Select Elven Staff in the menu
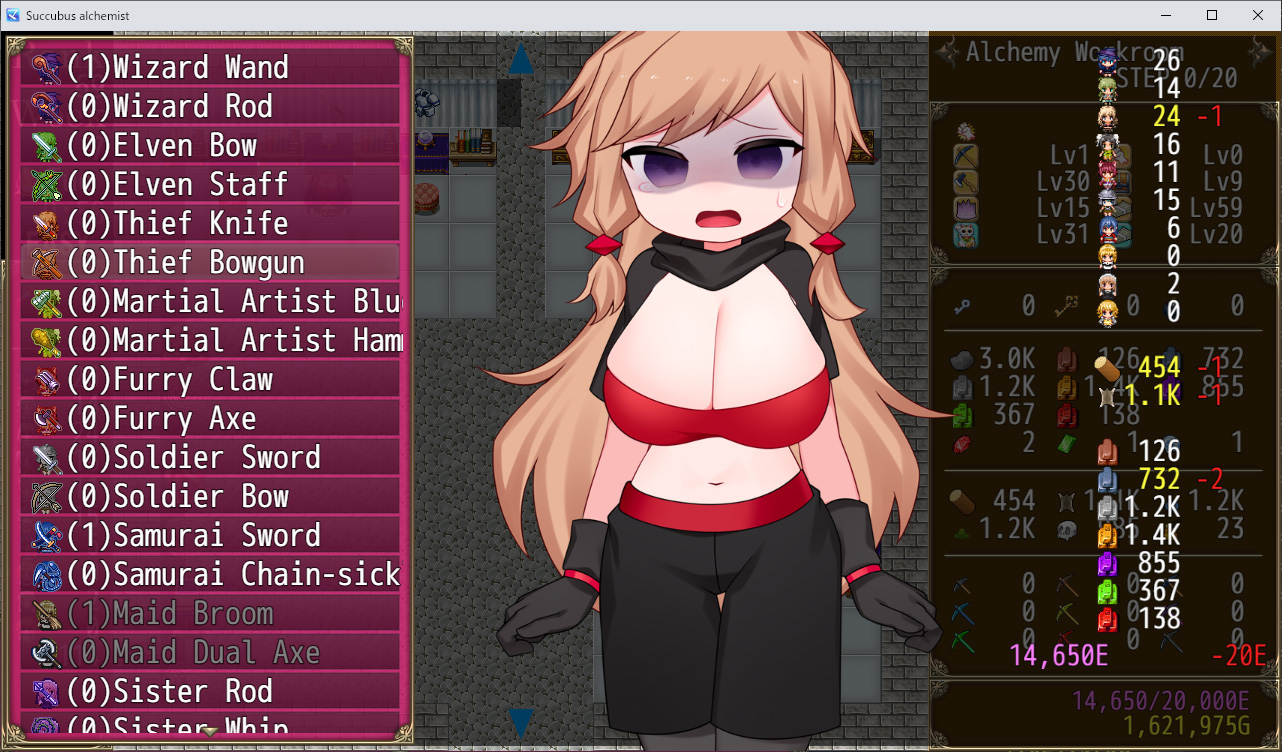This screenshot has height=752, width=1282. pyautogui.click(x=210, y=184)
